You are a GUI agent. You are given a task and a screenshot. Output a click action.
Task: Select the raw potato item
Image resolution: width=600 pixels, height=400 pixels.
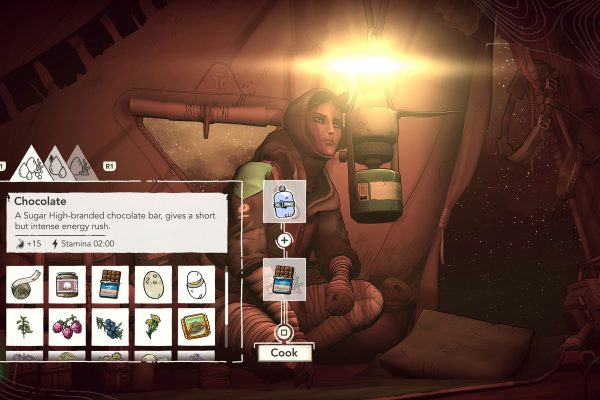coord(154,284)
